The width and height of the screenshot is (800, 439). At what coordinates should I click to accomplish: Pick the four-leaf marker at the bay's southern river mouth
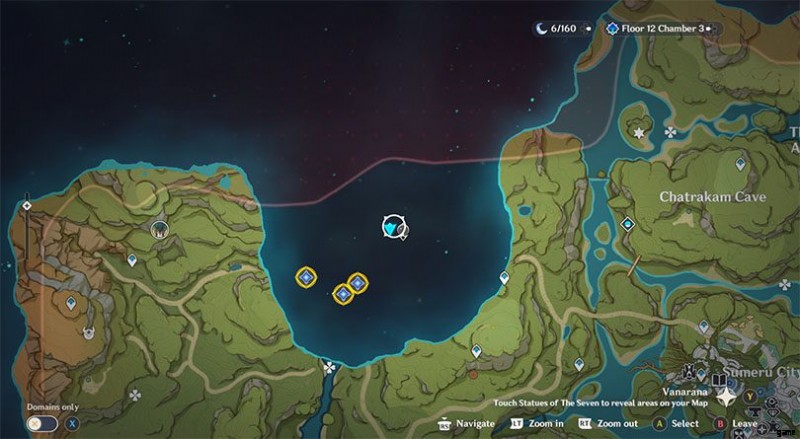click(329, 368)
